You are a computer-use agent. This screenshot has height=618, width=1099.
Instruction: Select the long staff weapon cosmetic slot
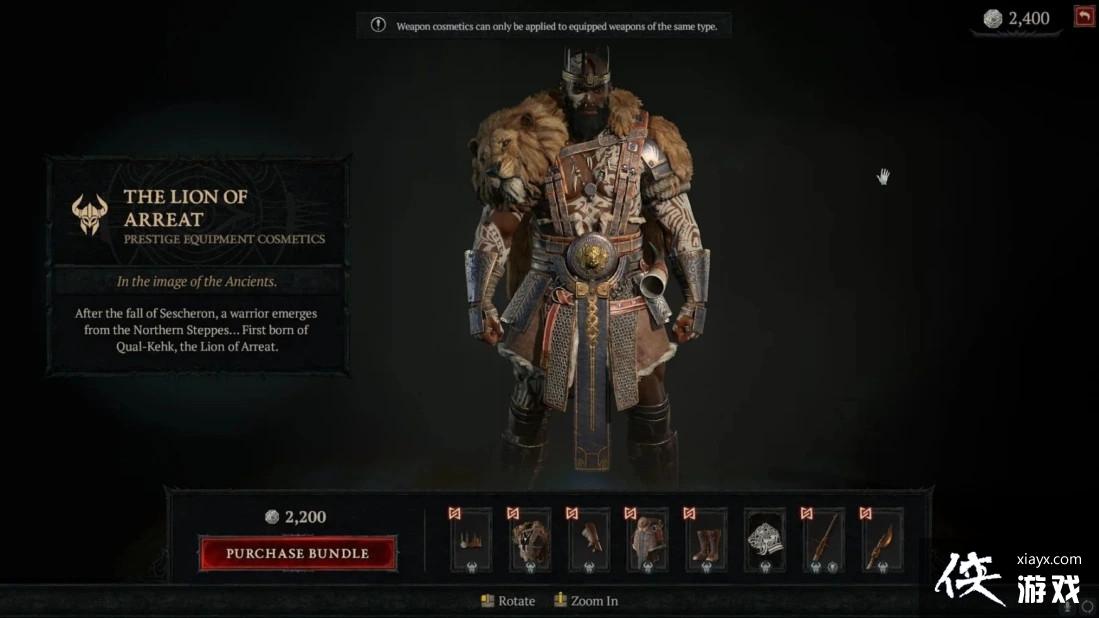[824, 540]
